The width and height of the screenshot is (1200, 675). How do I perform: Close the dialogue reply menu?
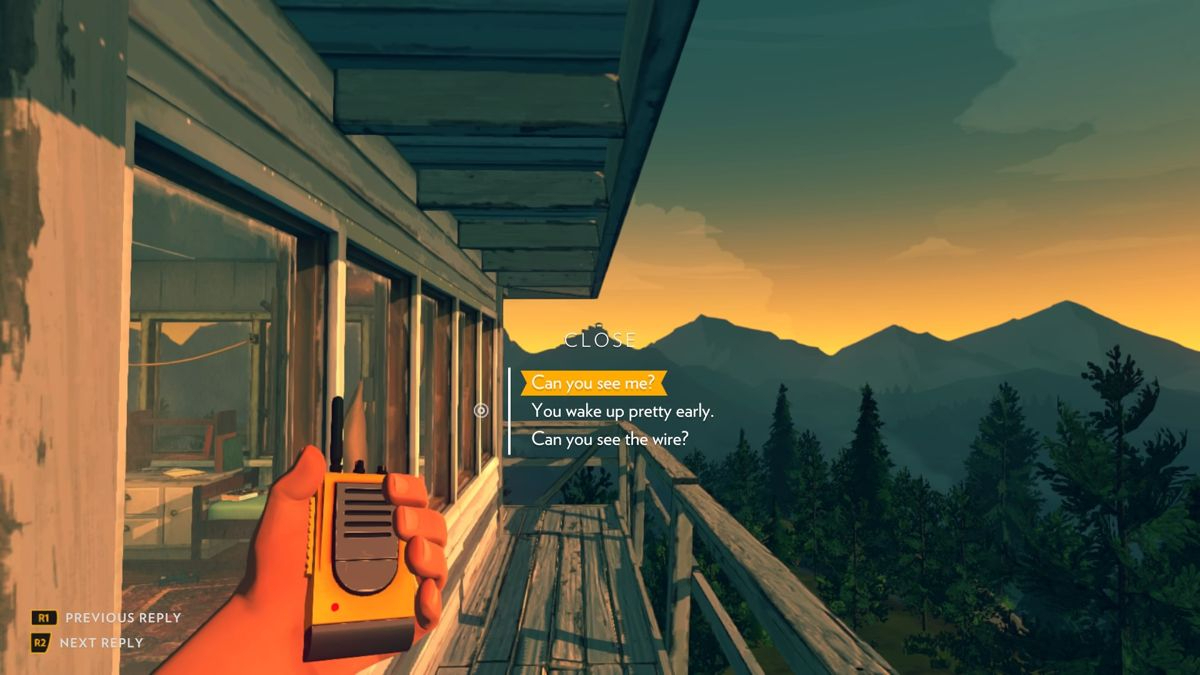(x=600, y=340)
